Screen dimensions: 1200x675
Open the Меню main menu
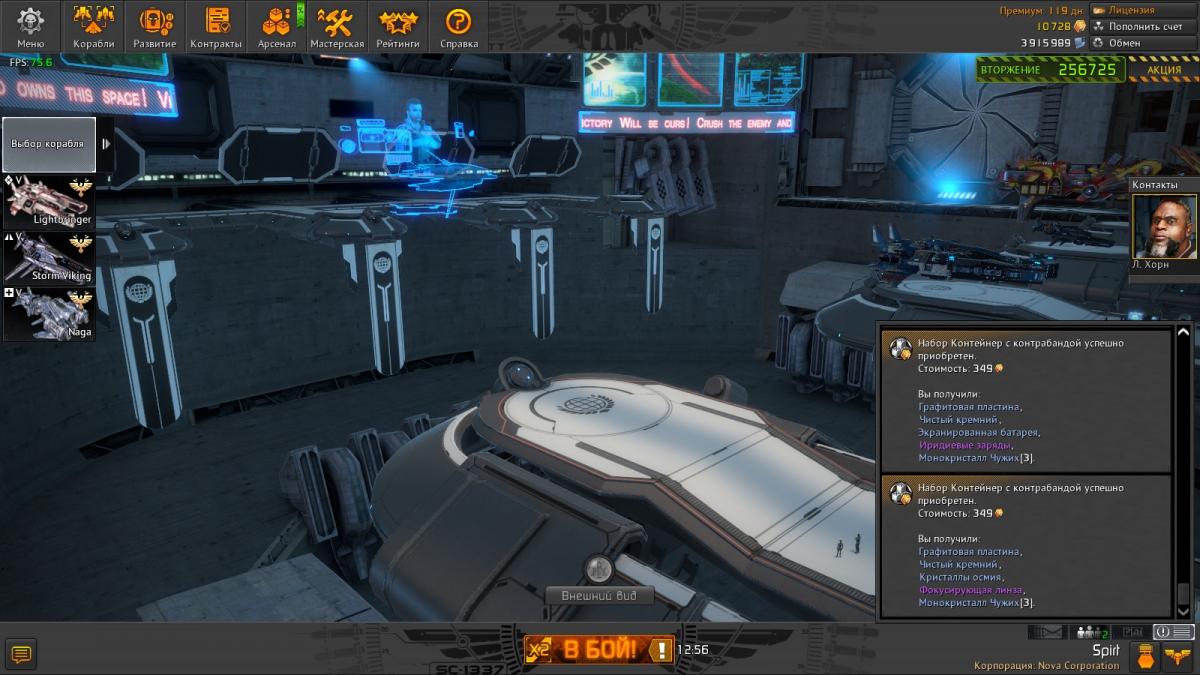(x=31, y=27)
